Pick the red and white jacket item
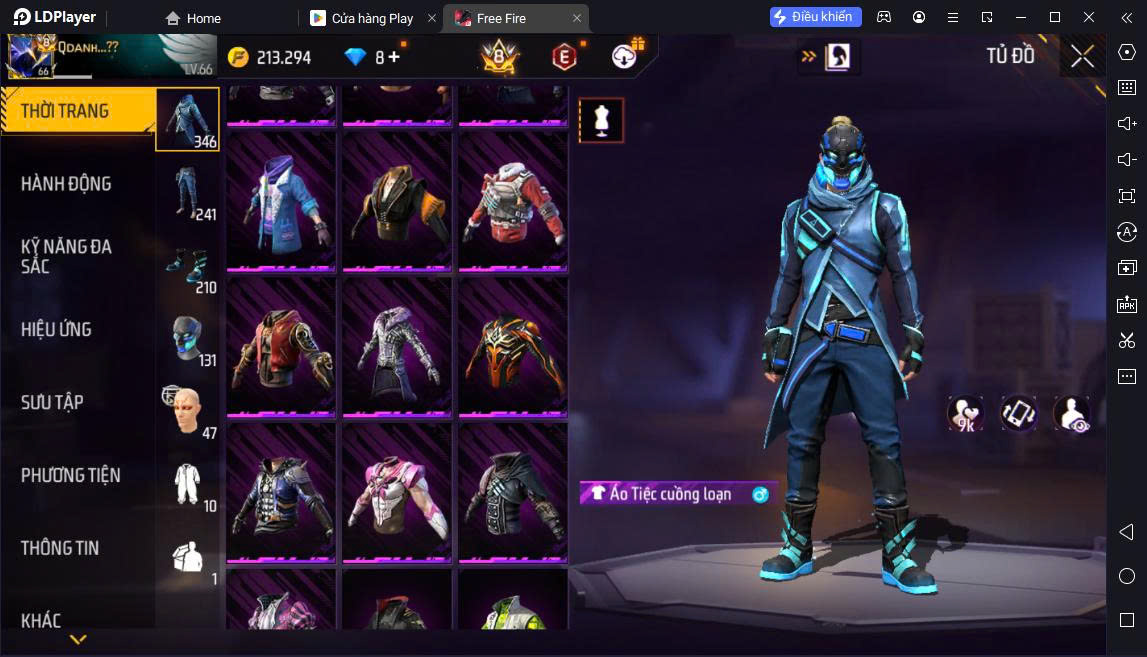Viewport: 1147px width, 657px height. (513, 202)
